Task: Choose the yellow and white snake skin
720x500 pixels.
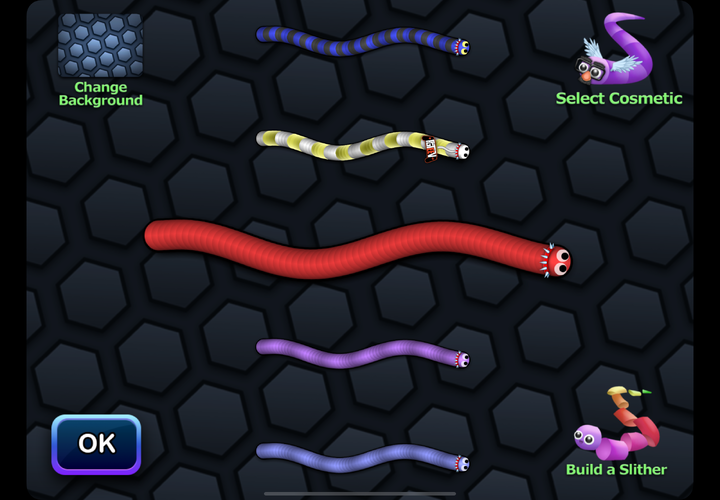Action: (x=360, y=146)
